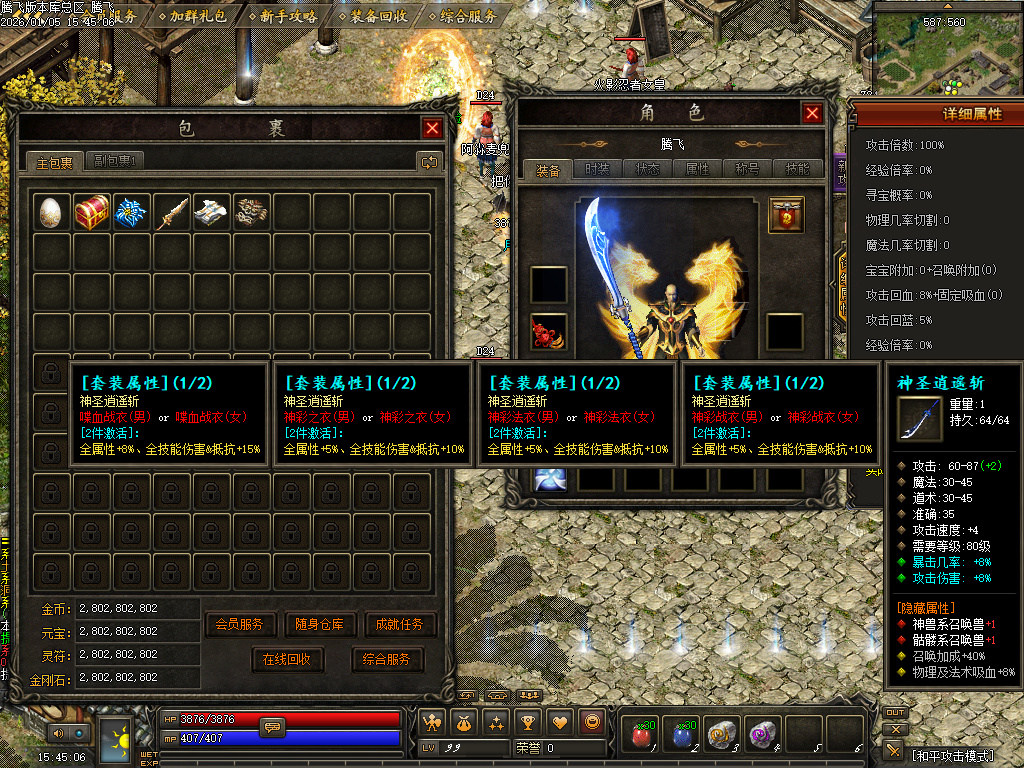This screenshot has height=768, width=1024.
Task: Click the bag sort/refresh arrows button
Action: point(429,161)
